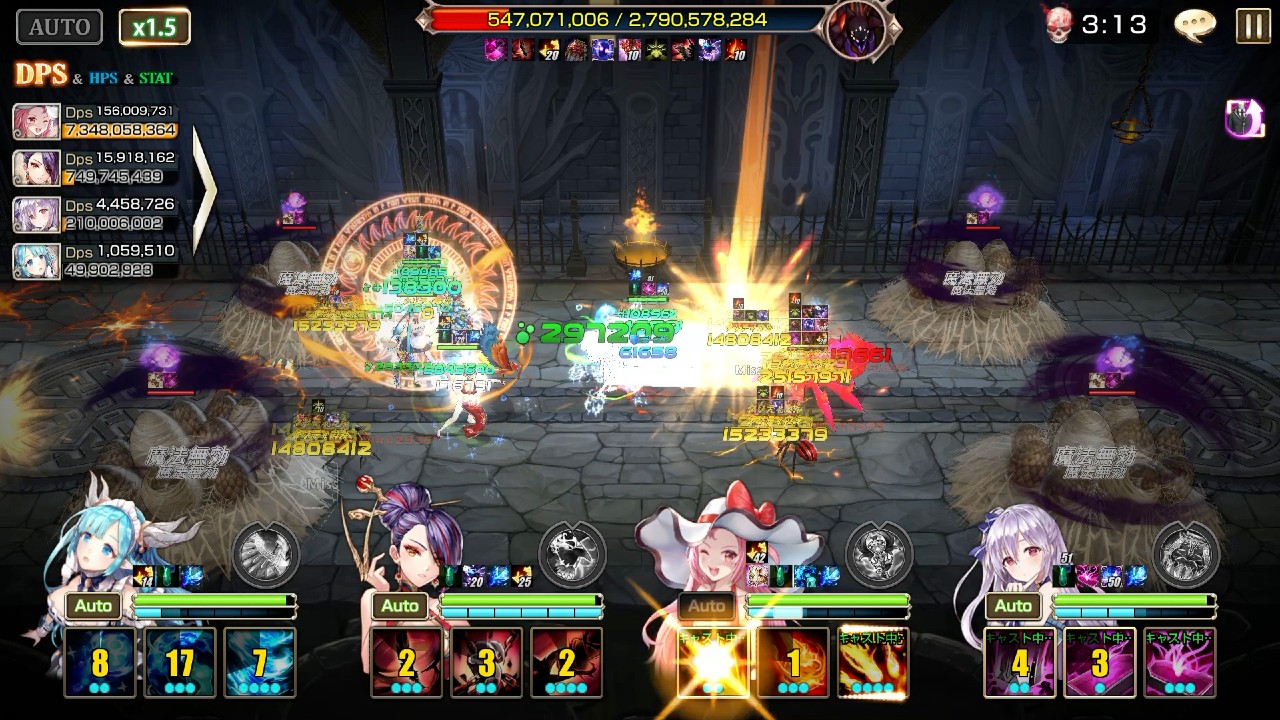Screen dimensions: 1280x720
Task: Collapse the DPS panel with the arrow
Action: (204, 190)
